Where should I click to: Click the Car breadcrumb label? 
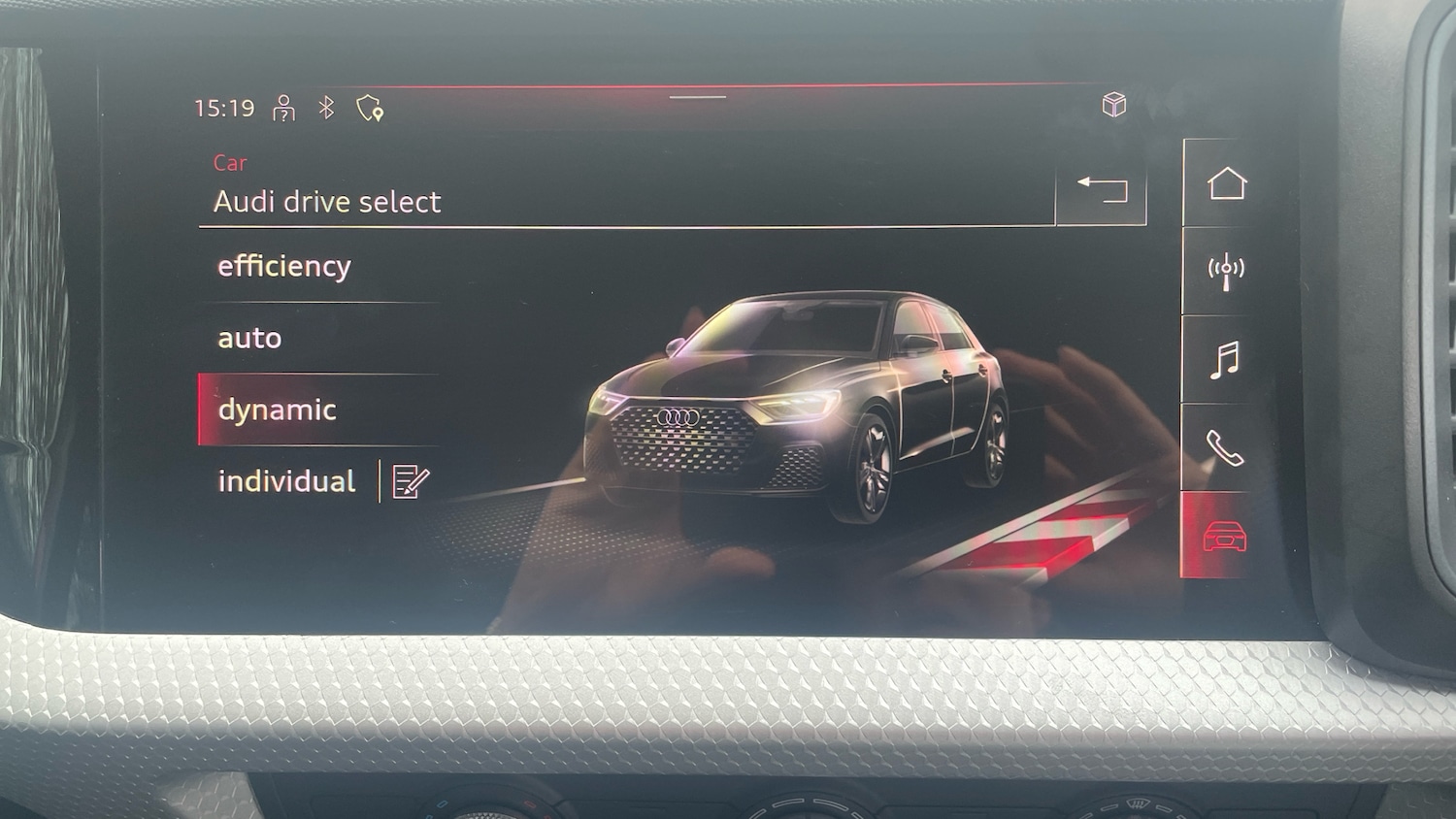[x=231, y=163]
